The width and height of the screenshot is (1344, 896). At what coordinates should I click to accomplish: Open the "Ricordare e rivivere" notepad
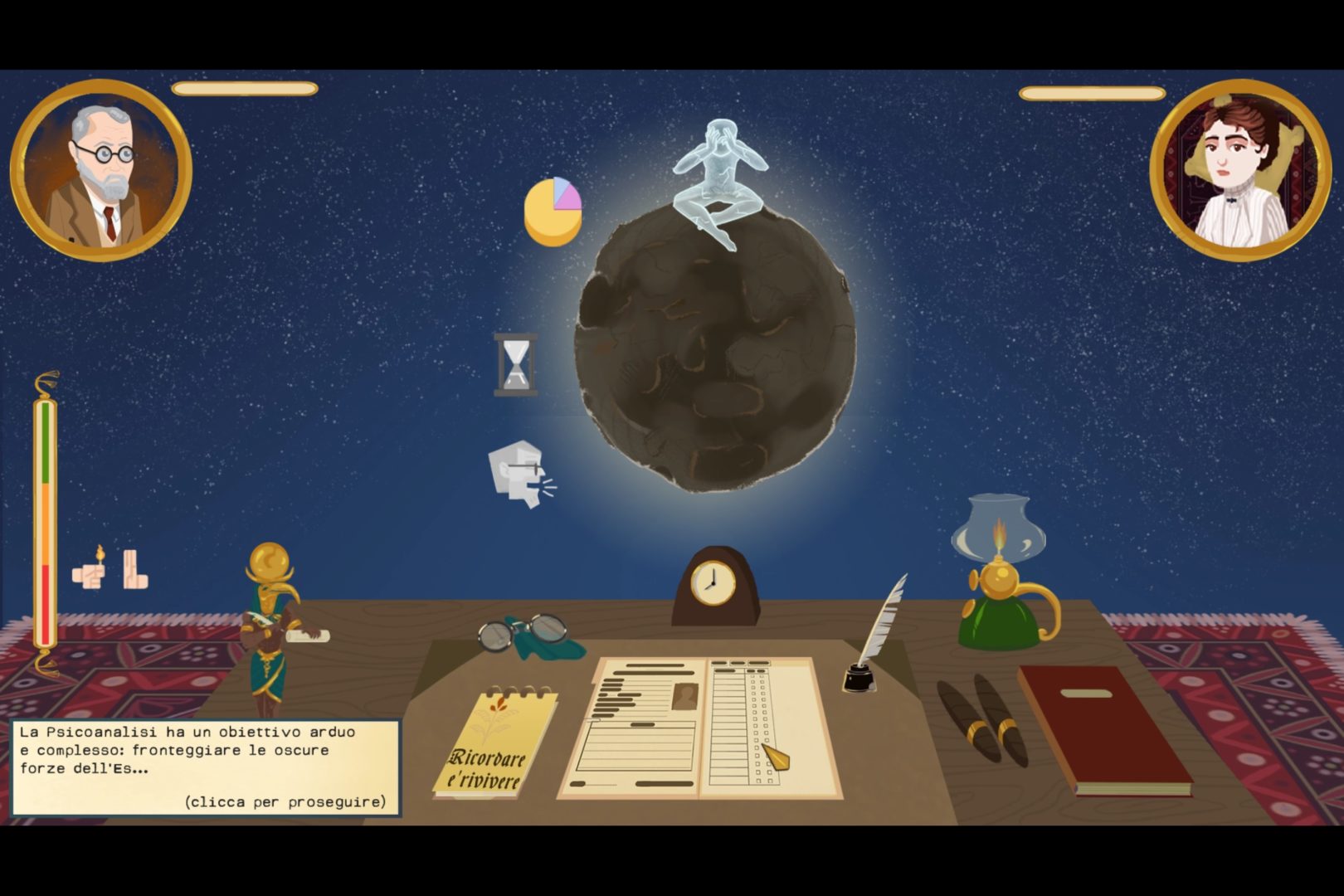coord(494,744)
